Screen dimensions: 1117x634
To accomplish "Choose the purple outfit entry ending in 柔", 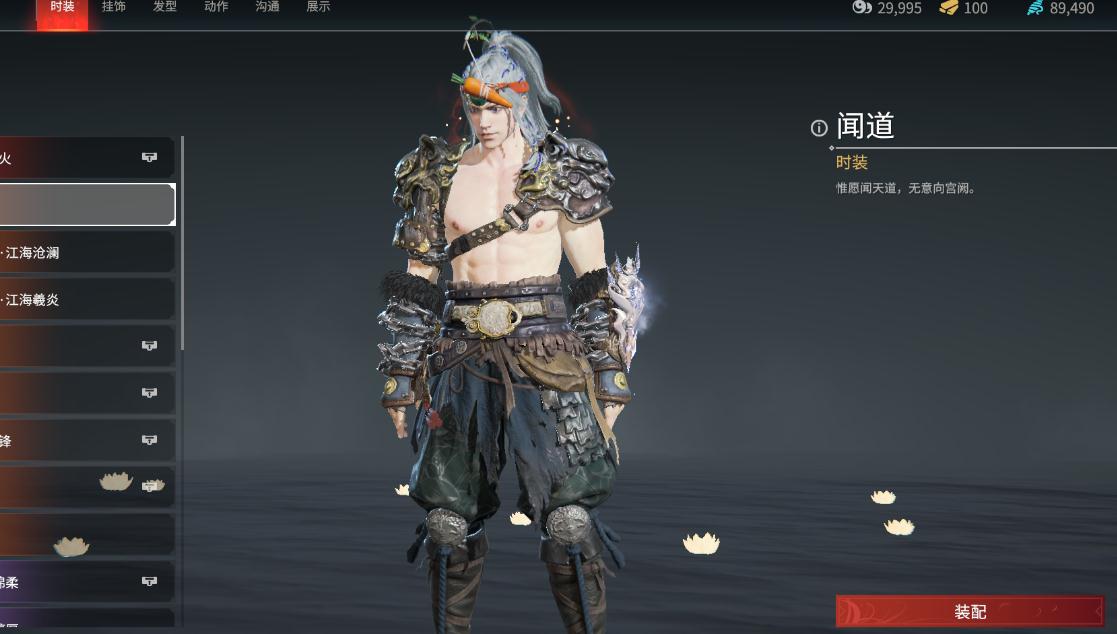I will point(86,581).
